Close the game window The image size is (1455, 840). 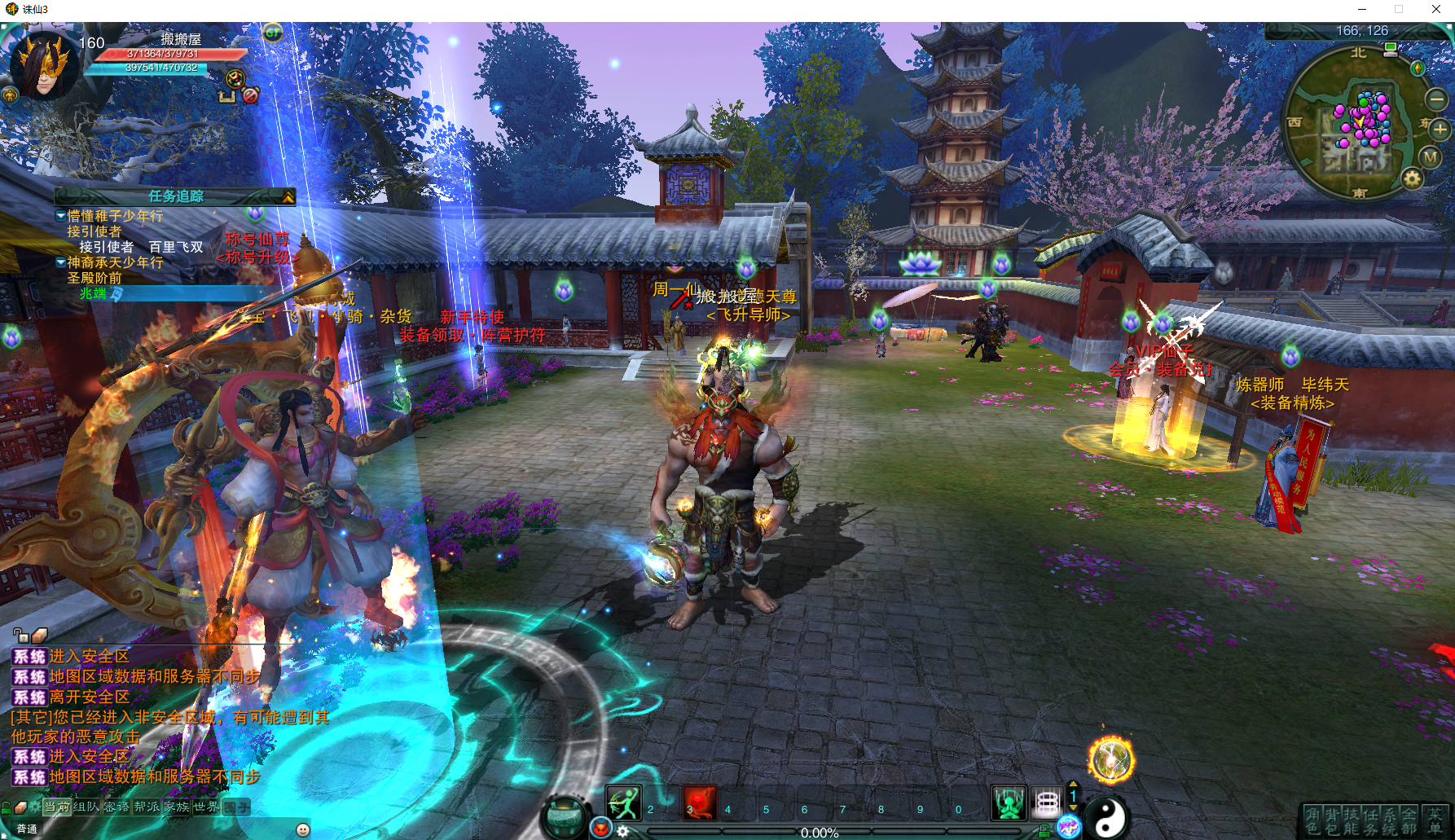(x=1436, y=9)
